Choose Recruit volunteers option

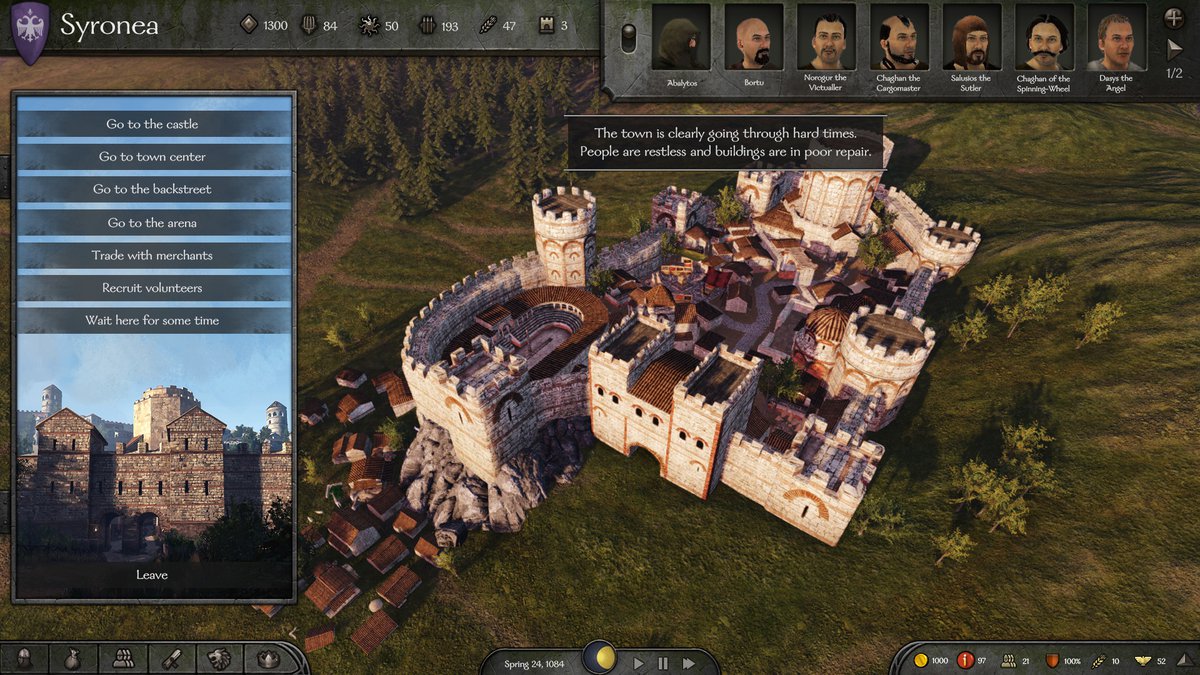click(x=153, y=288)
